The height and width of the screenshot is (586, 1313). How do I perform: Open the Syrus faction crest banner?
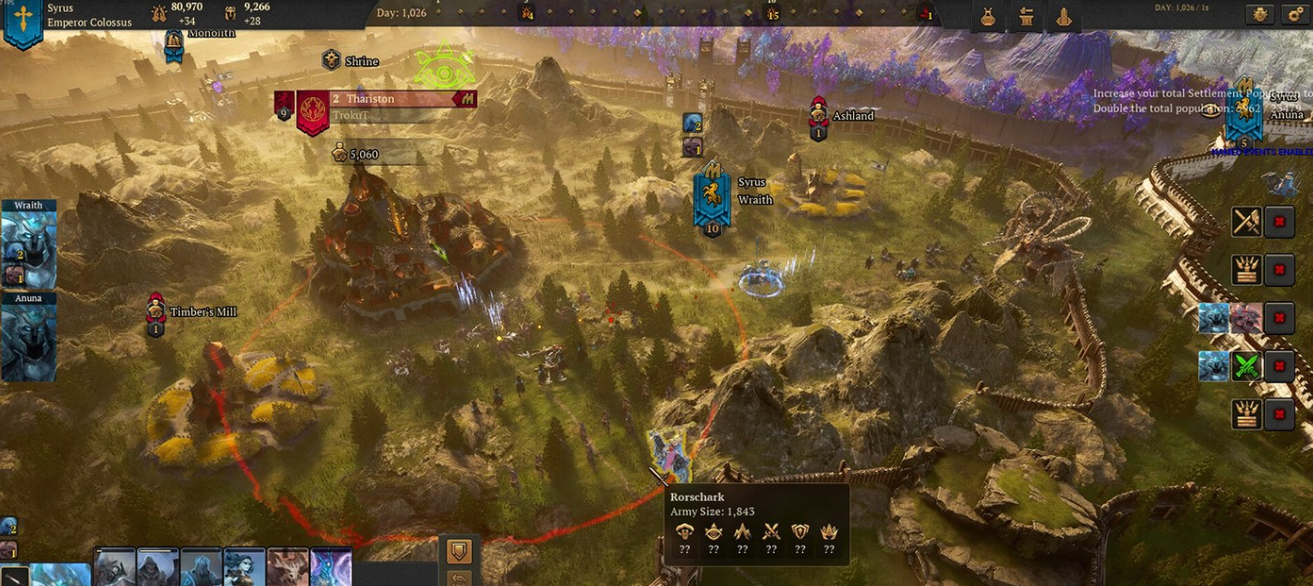(22, 22)
